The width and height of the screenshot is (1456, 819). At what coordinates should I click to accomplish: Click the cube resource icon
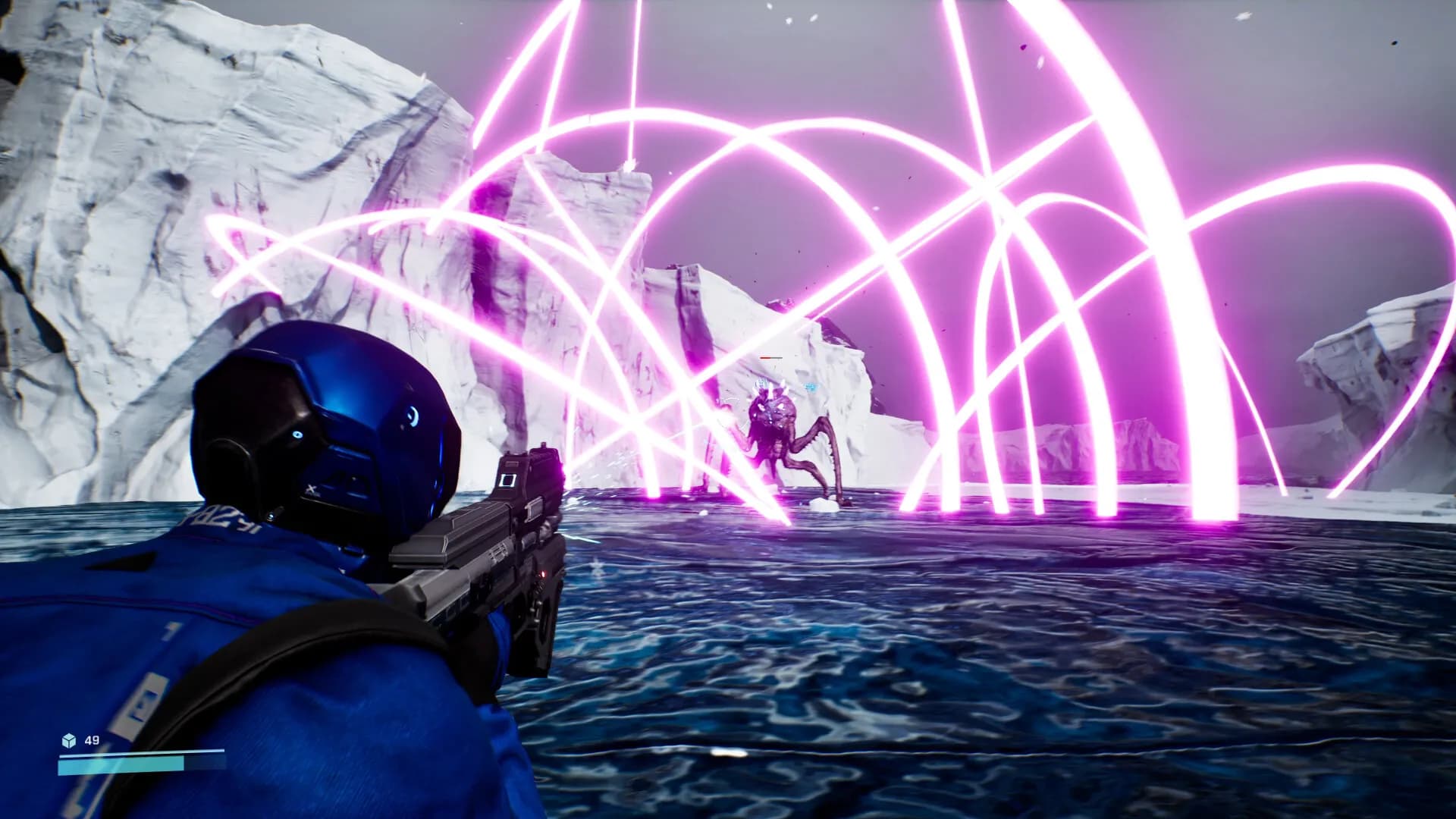tap(69, 741)
